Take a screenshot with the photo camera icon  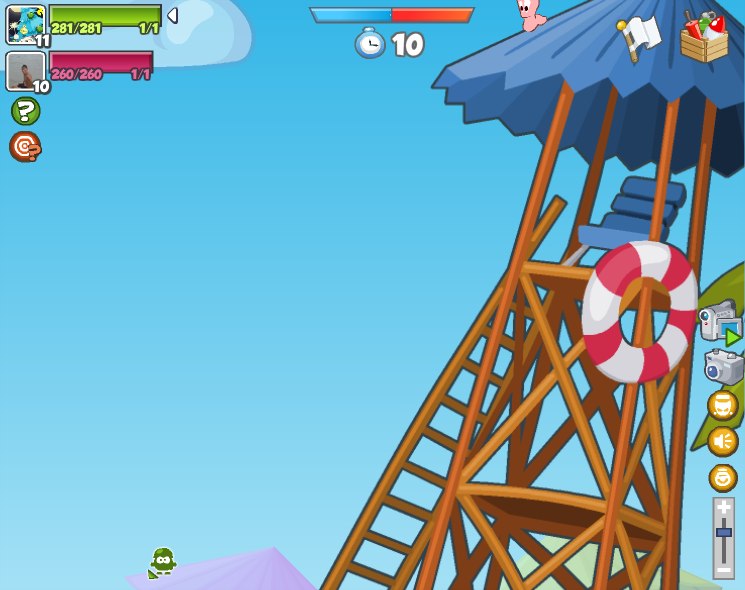(723, 367)
